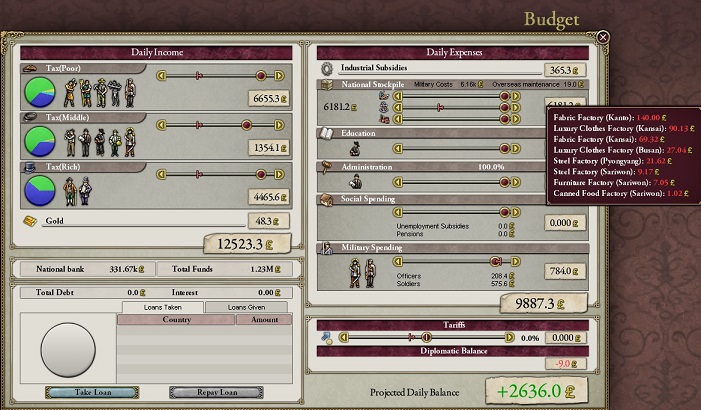Image resolution: width=701 pixels, height=410 pixels.
Task: Adjust the Tax(Poor) slider
Action: coord(262,75)
